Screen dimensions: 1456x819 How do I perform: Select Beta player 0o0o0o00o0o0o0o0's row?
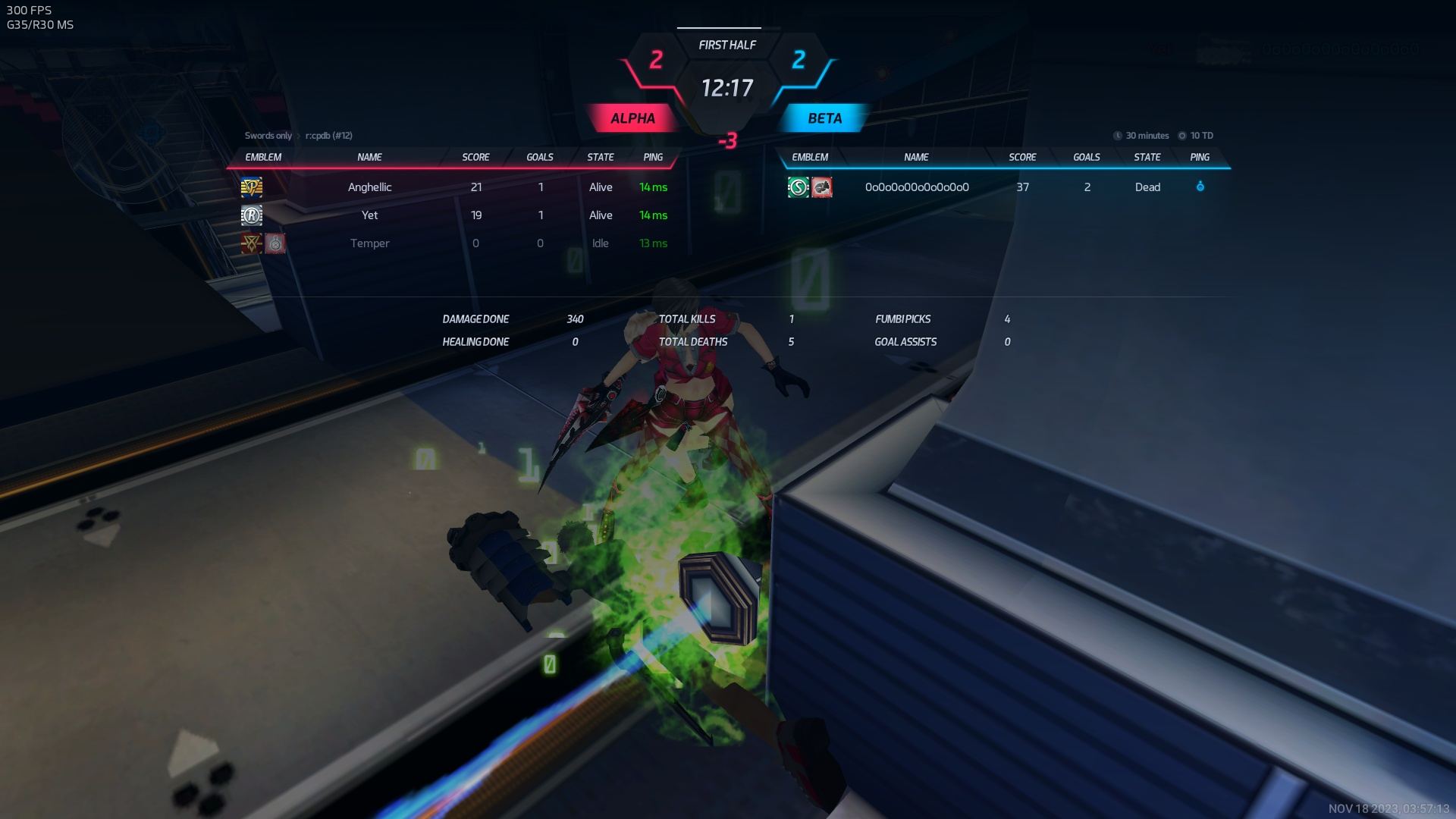pos(916,187)
